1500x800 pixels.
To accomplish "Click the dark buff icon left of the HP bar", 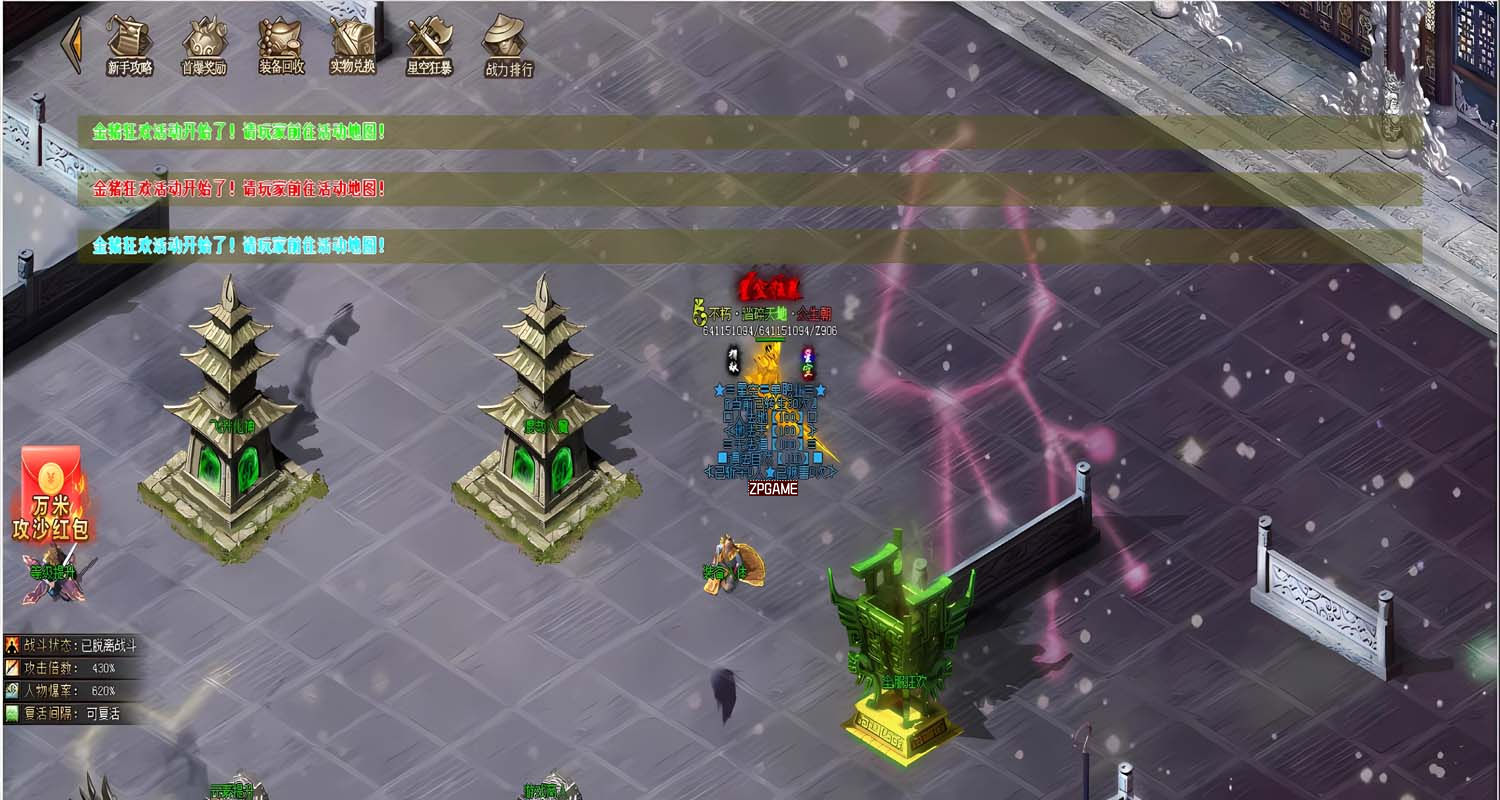I will tap(733, 358).
